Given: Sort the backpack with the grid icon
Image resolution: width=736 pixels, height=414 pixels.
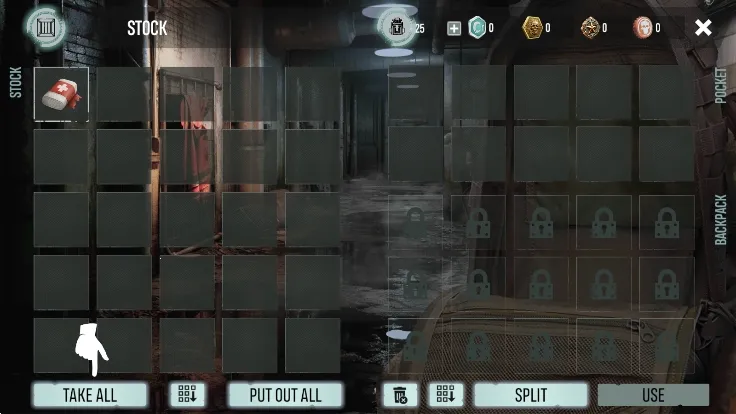Looking at the screenshot, I should (x=446, y=395).
